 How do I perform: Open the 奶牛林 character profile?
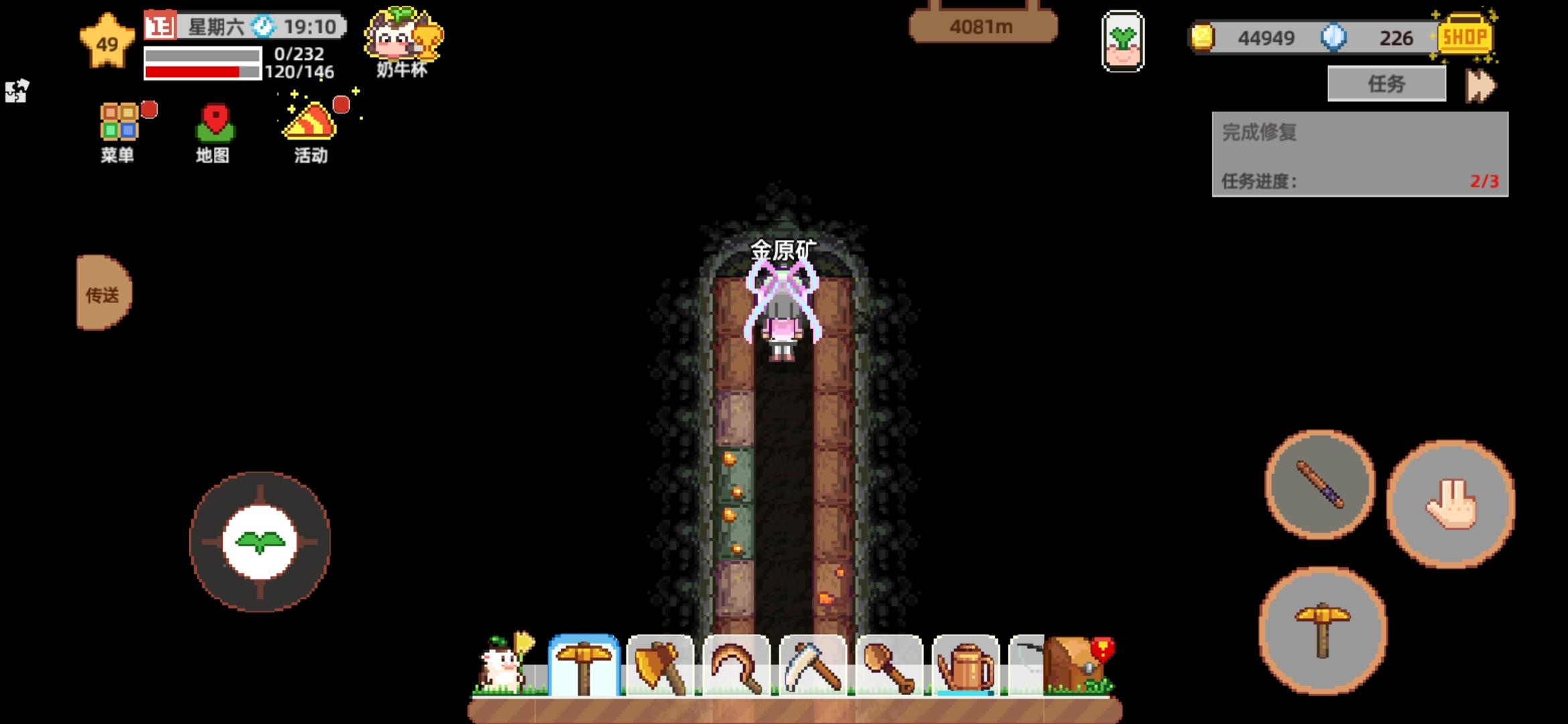(402, 37)
